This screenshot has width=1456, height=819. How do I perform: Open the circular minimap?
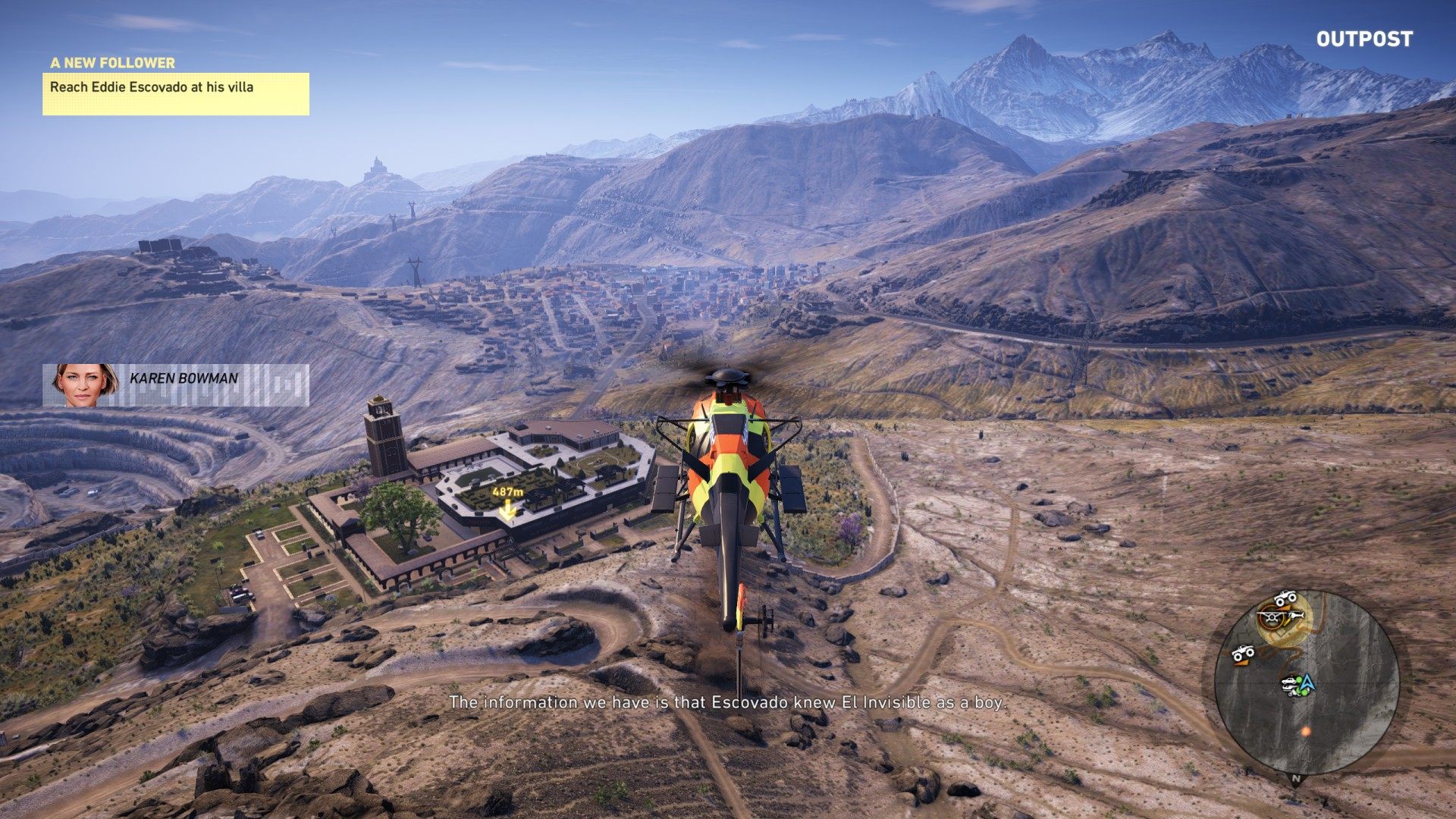[x=1306, y=682]
